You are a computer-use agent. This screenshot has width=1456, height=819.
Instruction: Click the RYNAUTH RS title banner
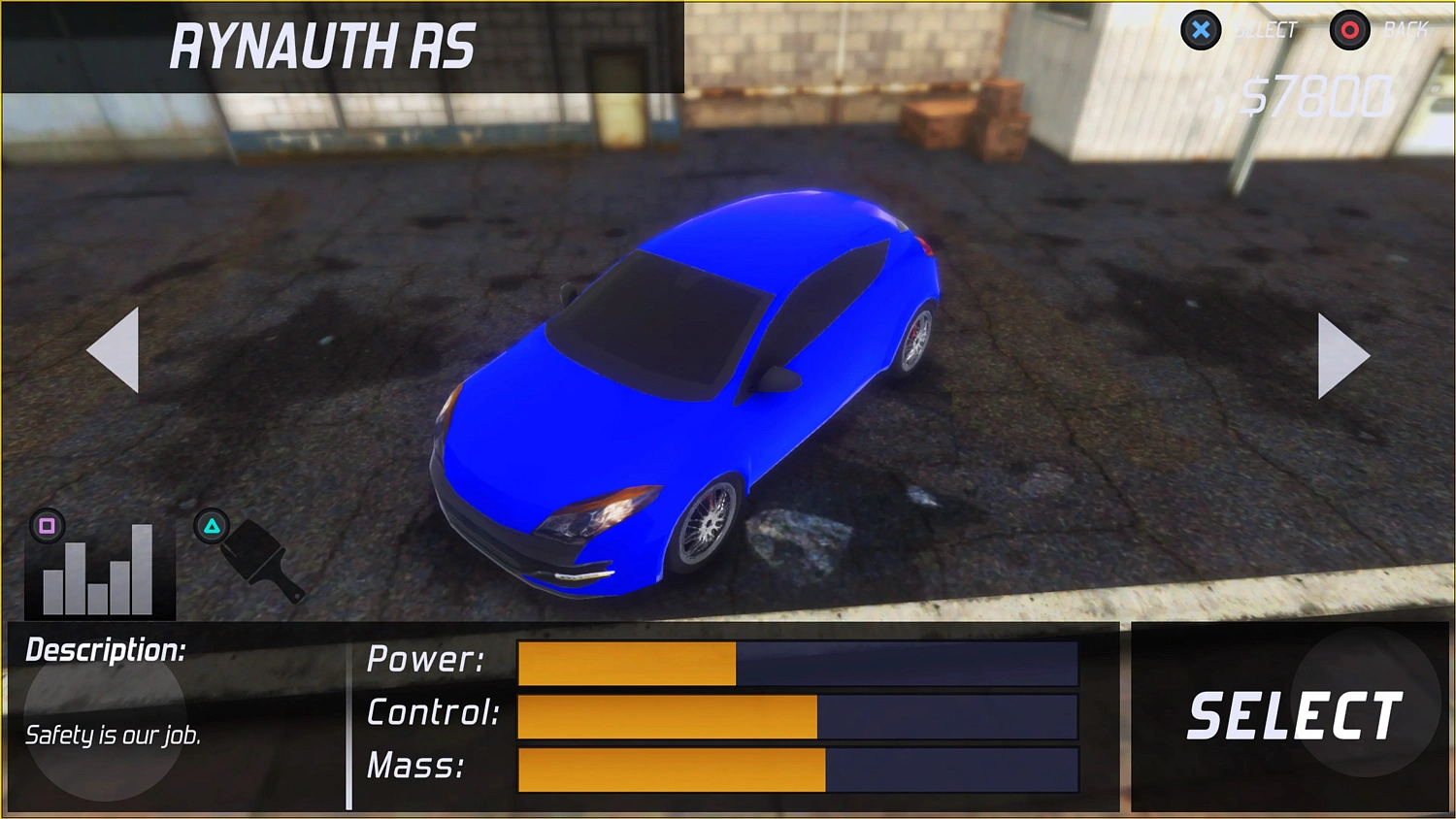point(323,46)
